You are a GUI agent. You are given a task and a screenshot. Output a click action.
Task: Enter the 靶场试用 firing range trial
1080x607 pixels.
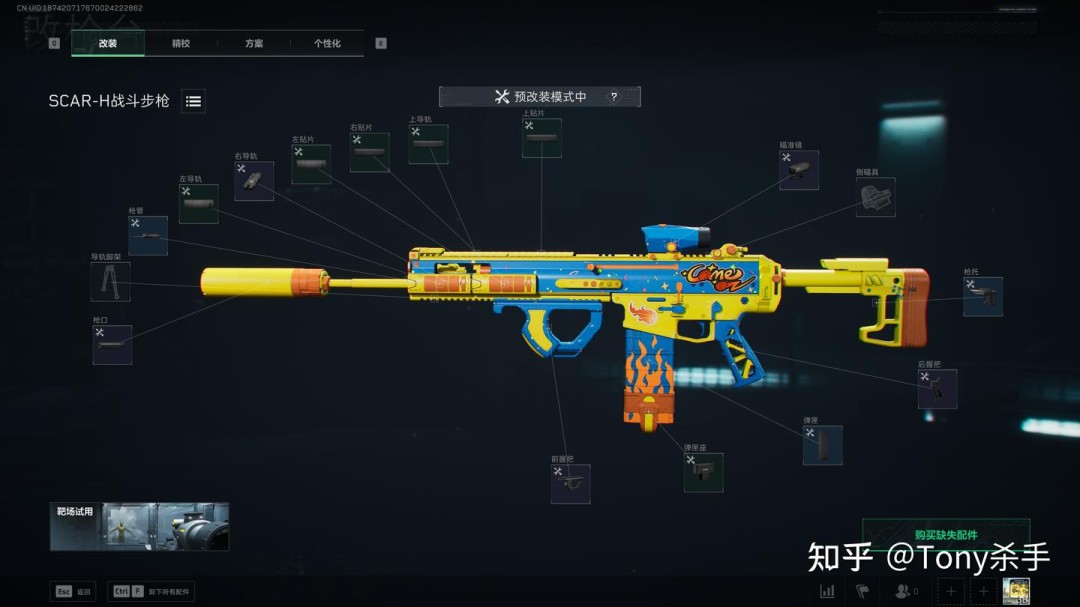140,527
